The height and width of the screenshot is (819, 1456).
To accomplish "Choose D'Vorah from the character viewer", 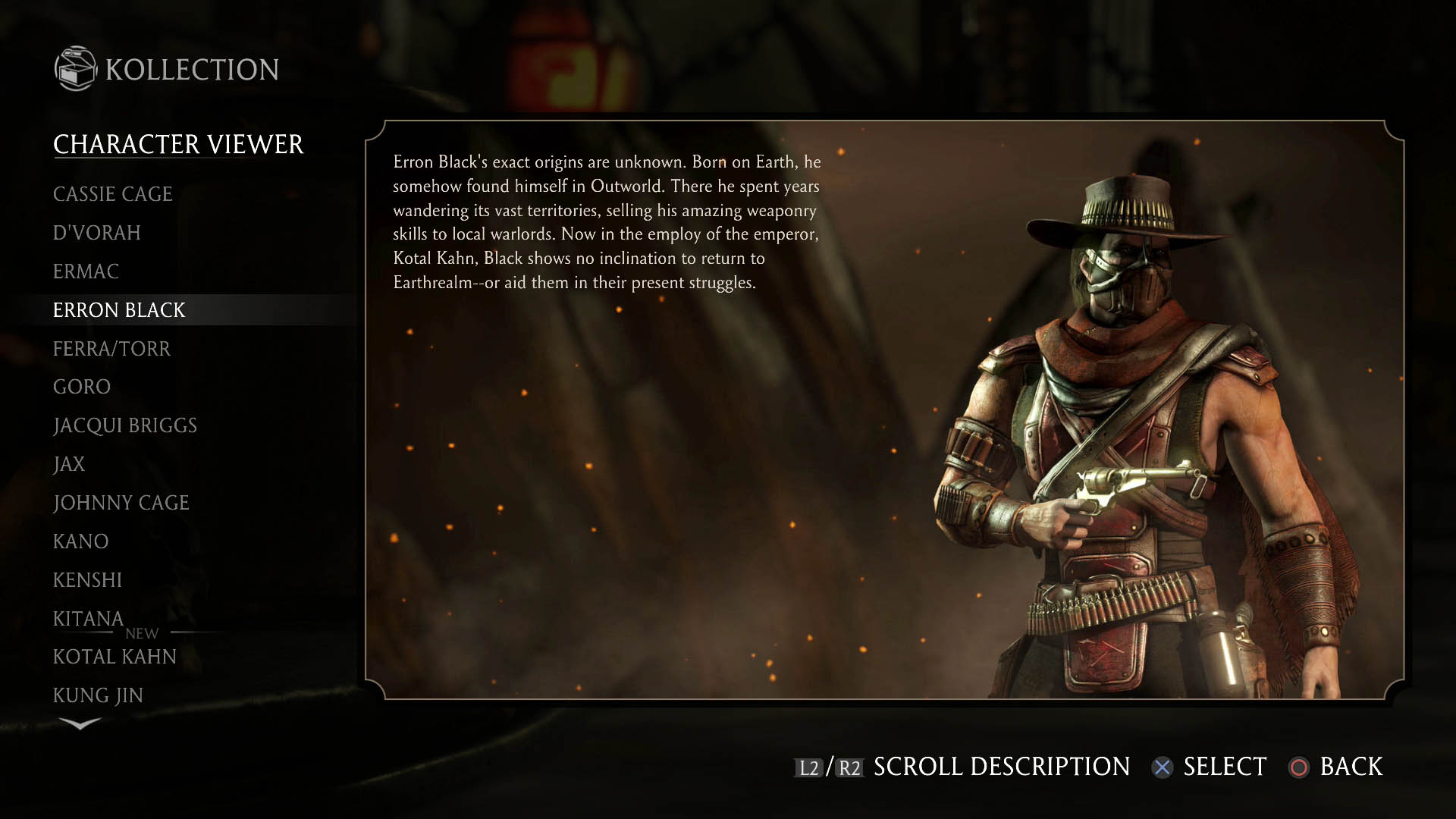I will tap(97, 233).
